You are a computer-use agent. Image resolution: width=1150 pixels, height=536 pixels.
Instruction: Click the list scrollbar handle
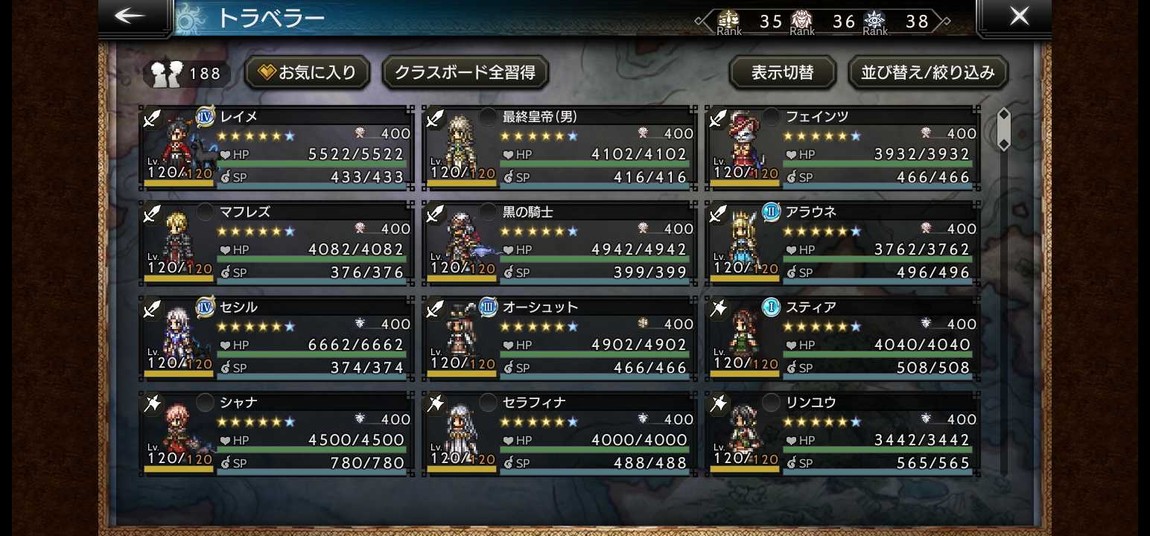(1003, 129)
